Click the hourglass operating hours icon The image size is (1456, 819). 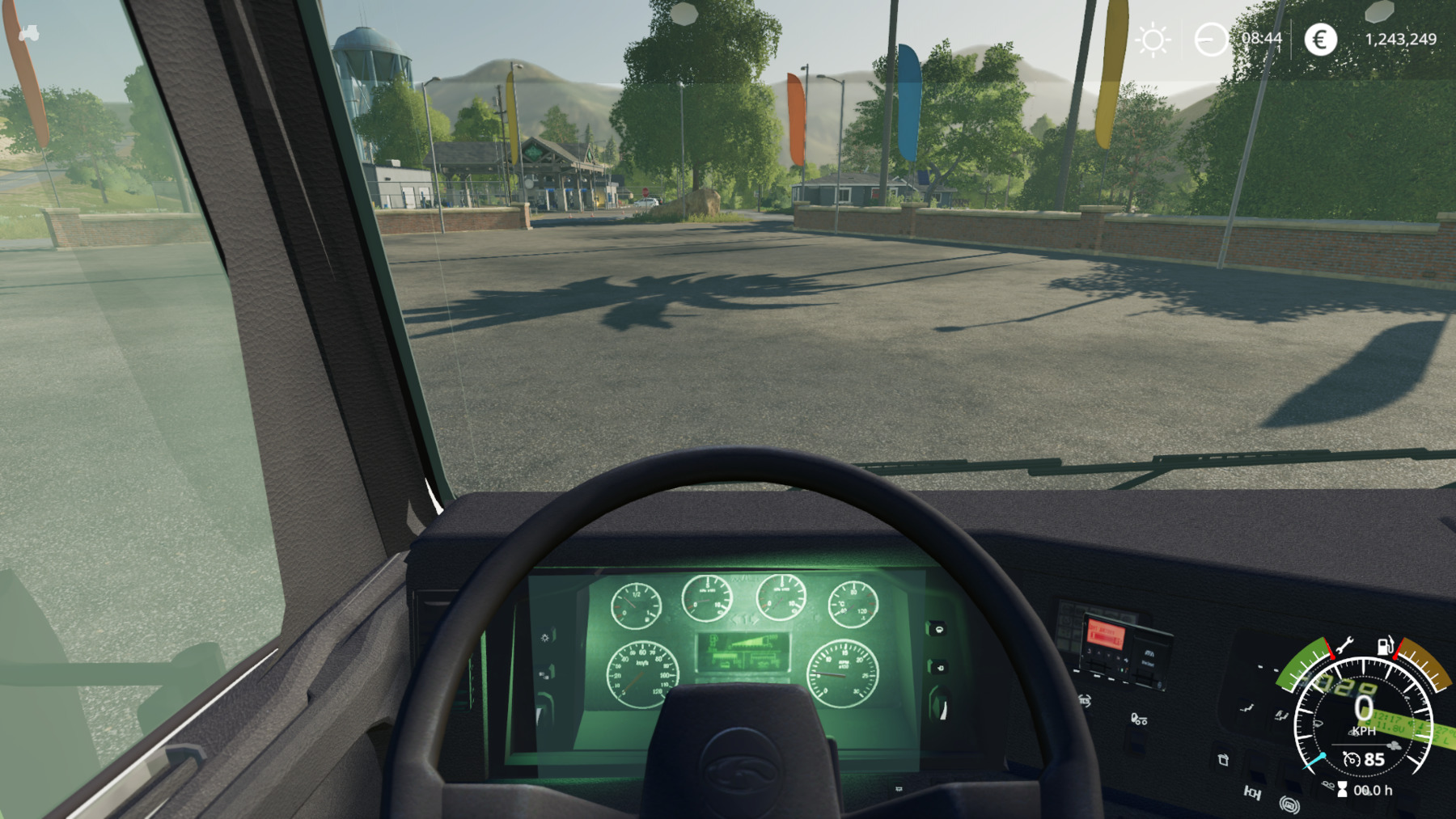(x=1342, y=790)
